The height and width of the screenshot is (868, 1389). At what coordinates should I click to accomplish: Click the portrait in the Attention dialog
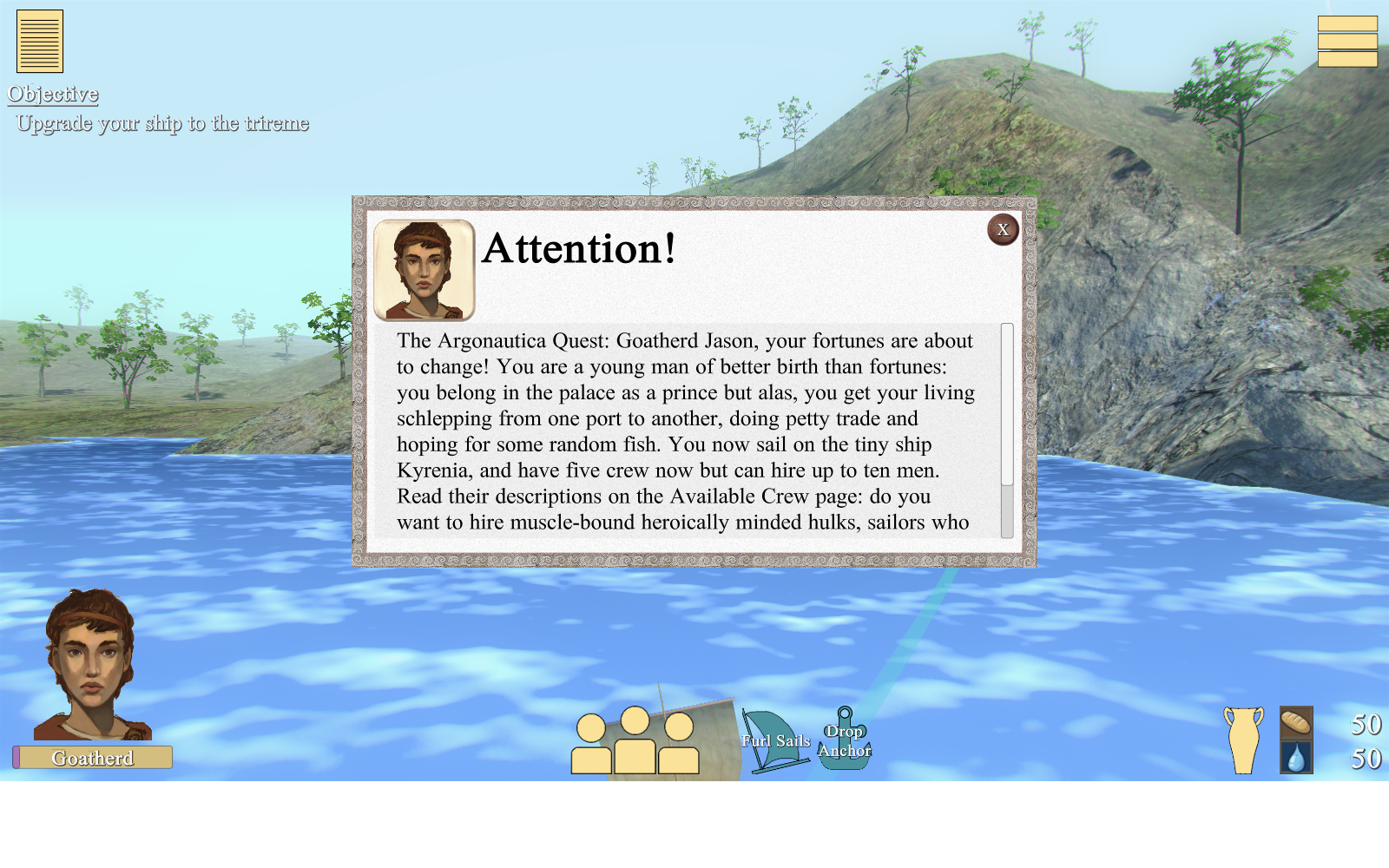pos(424,270)
